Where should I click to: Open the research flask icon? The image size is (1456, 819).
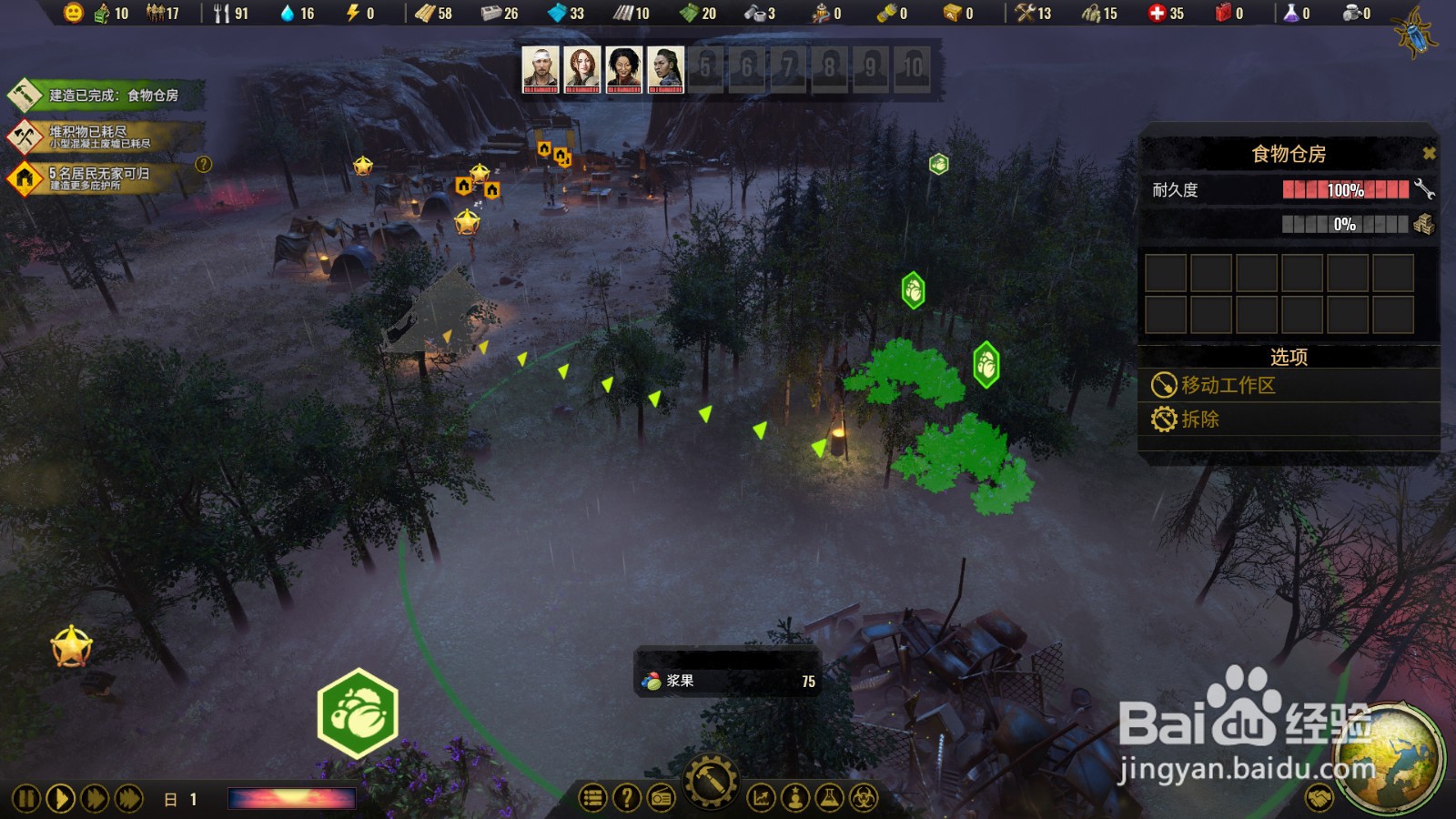[829, 799]
